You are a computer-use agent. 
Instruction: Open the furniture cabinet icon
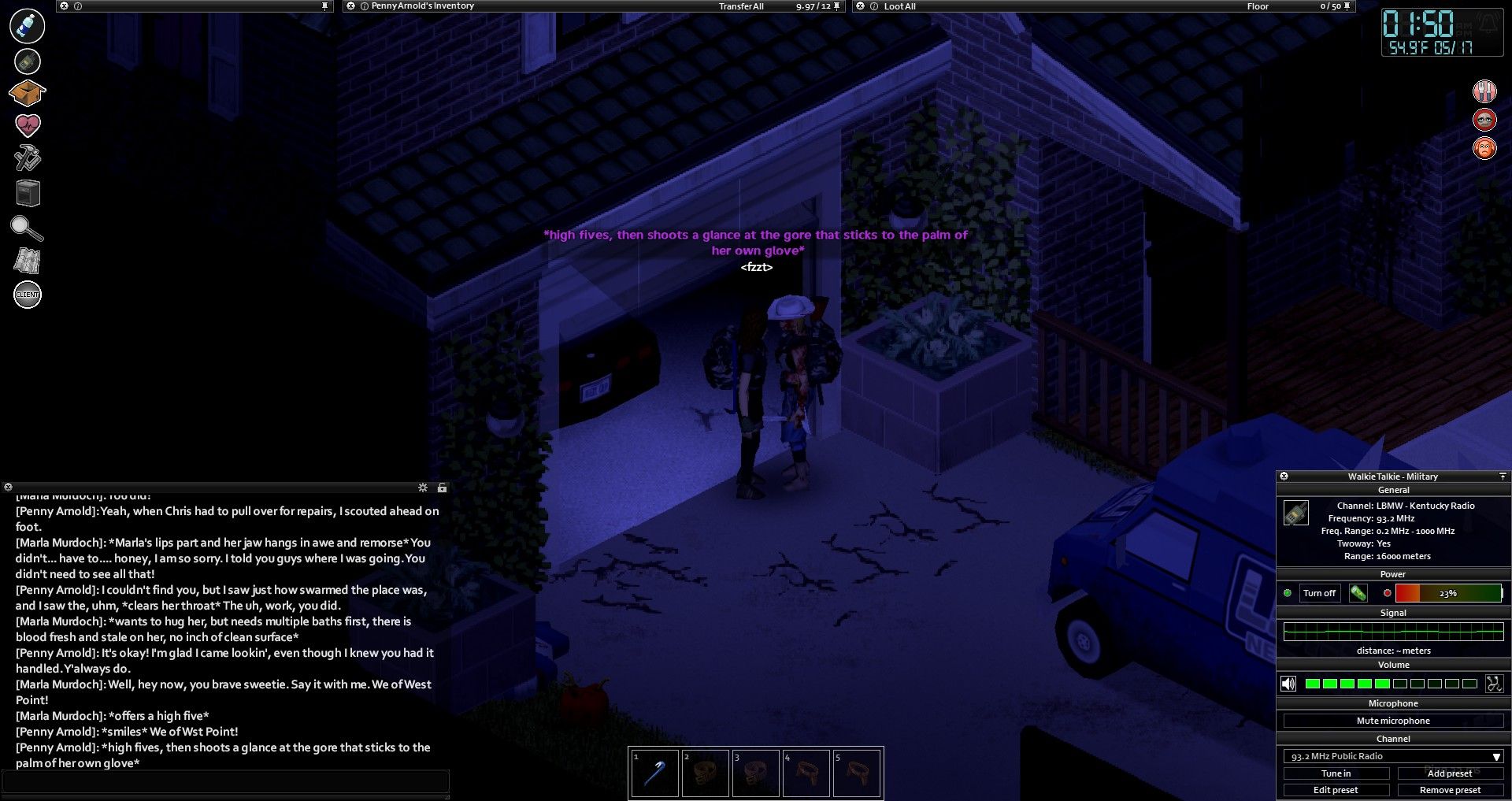[x=28, y=193]
